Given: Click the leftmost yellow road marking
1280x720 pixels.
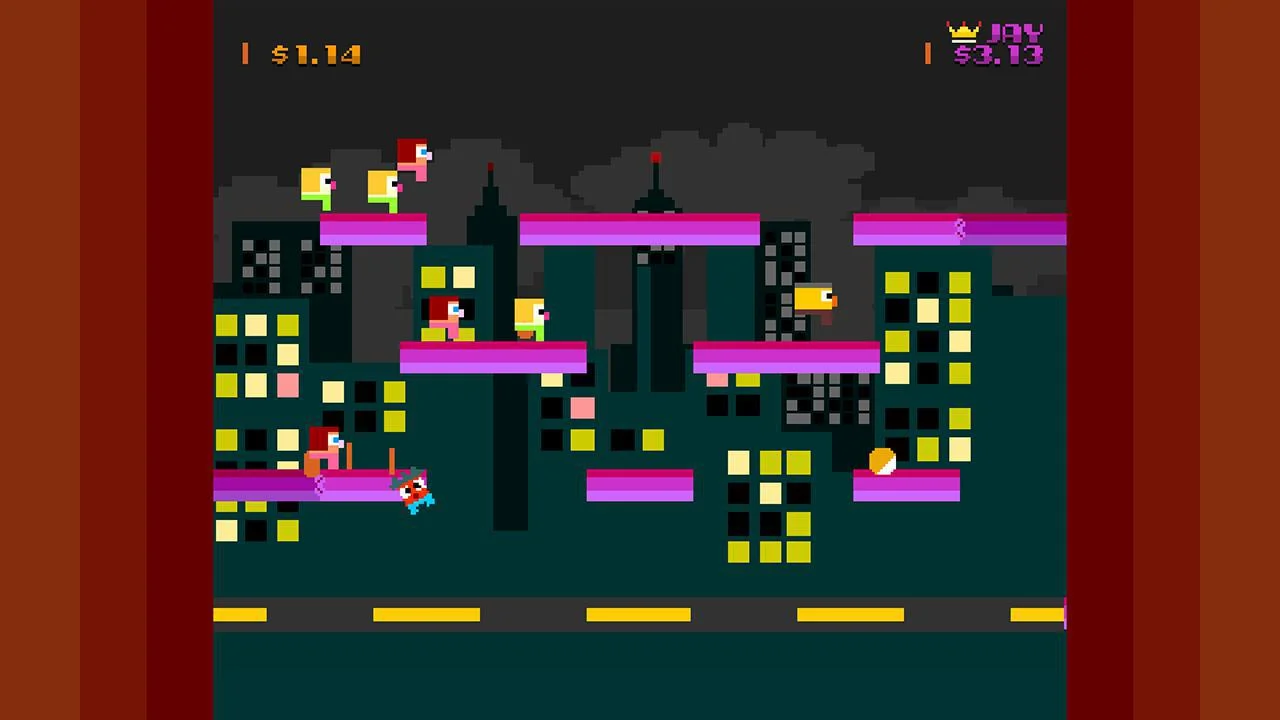Looking at the screenshot, I should pyautogui.click(x=240, y=616).
